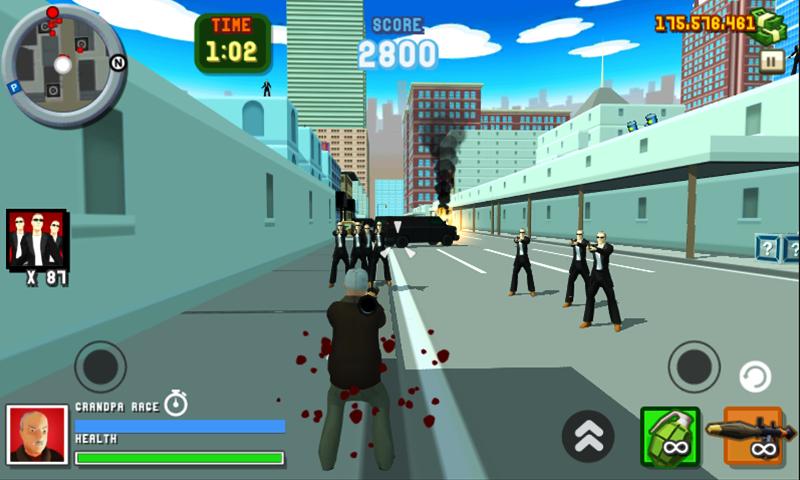Tap the agents remaining counter icon

(37, 240)
